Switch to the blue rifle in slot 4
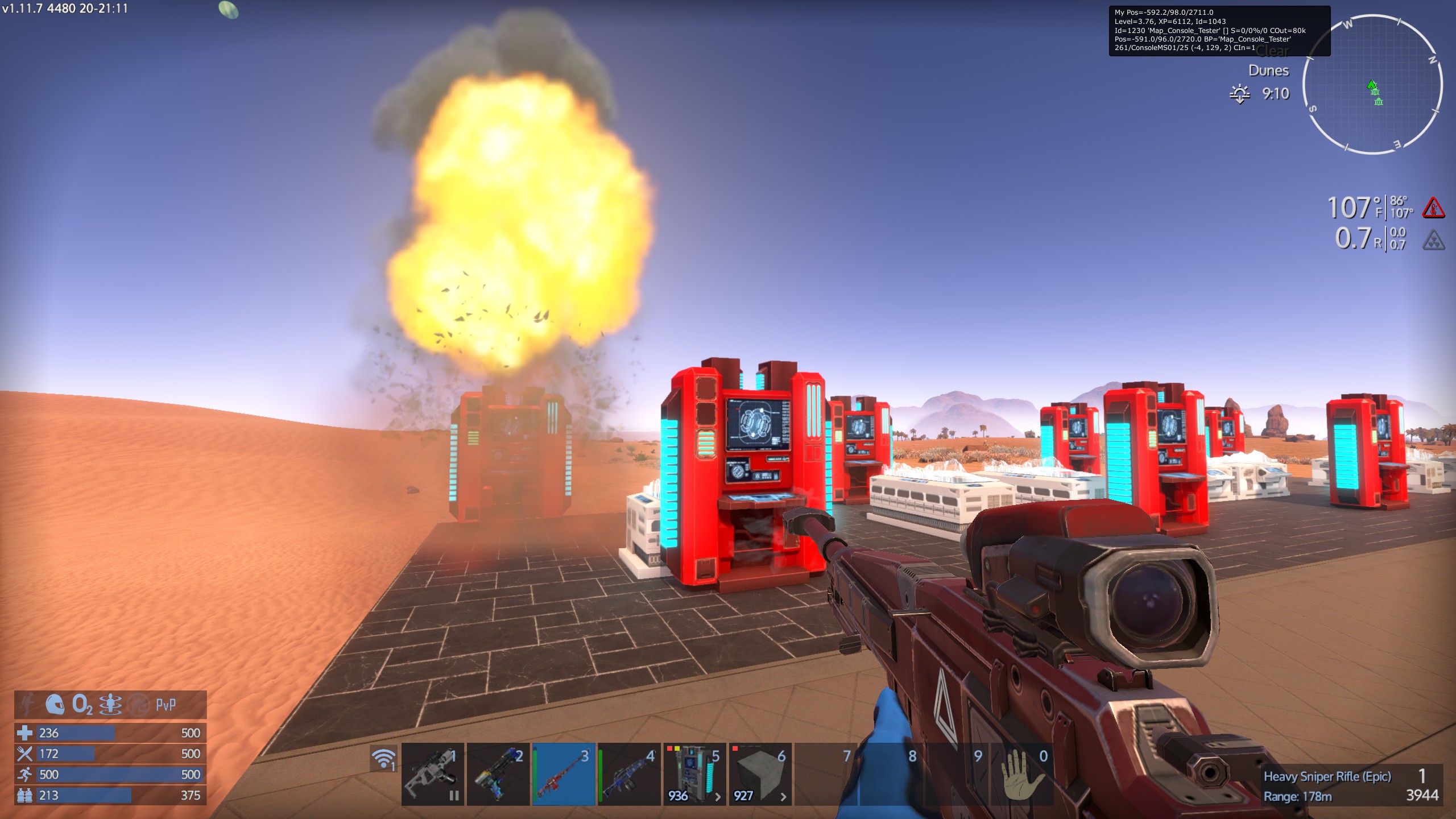 click(630, 774)
